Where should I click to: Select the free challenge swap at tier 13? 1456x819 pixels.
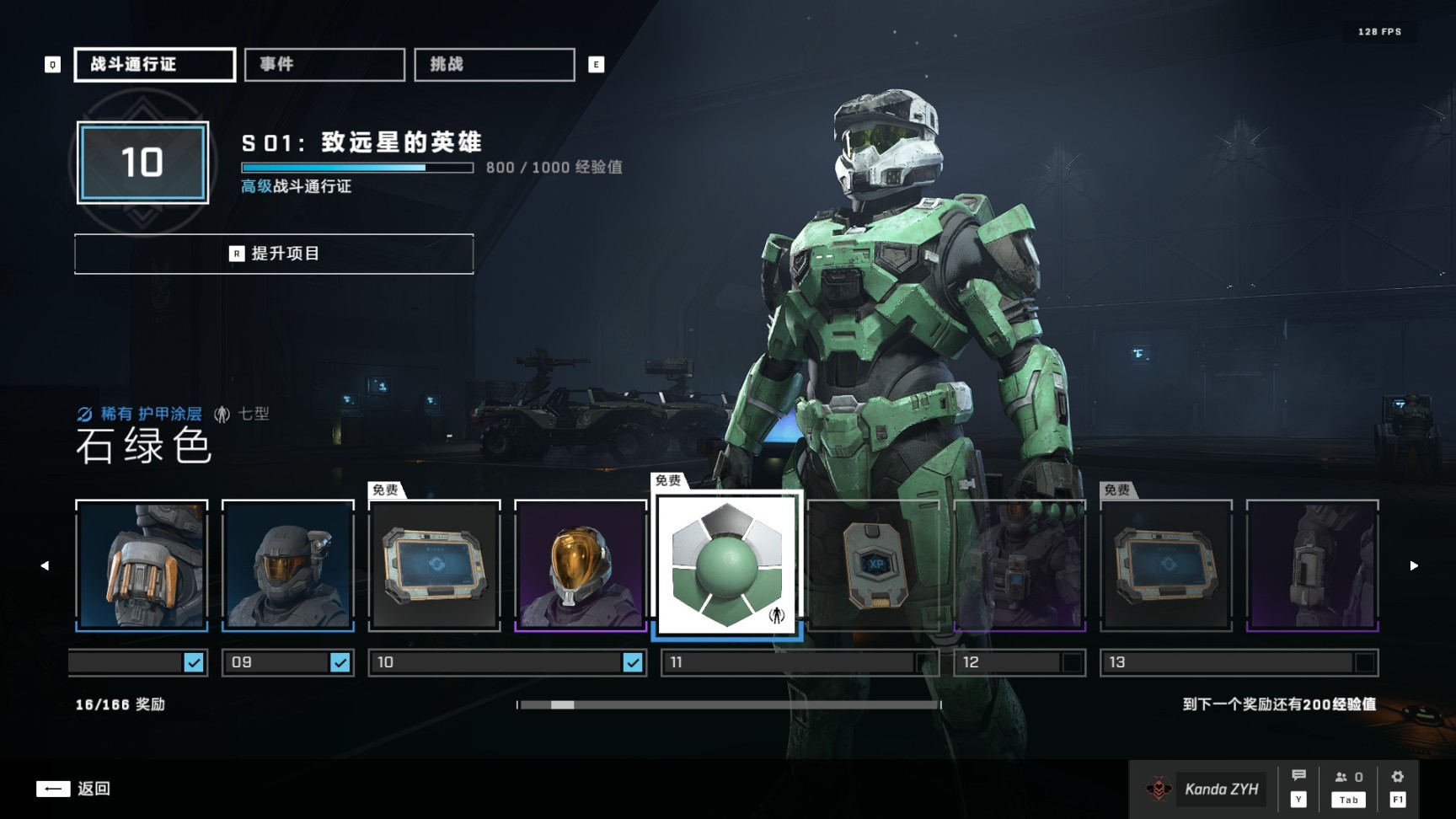coord(1167,565)
